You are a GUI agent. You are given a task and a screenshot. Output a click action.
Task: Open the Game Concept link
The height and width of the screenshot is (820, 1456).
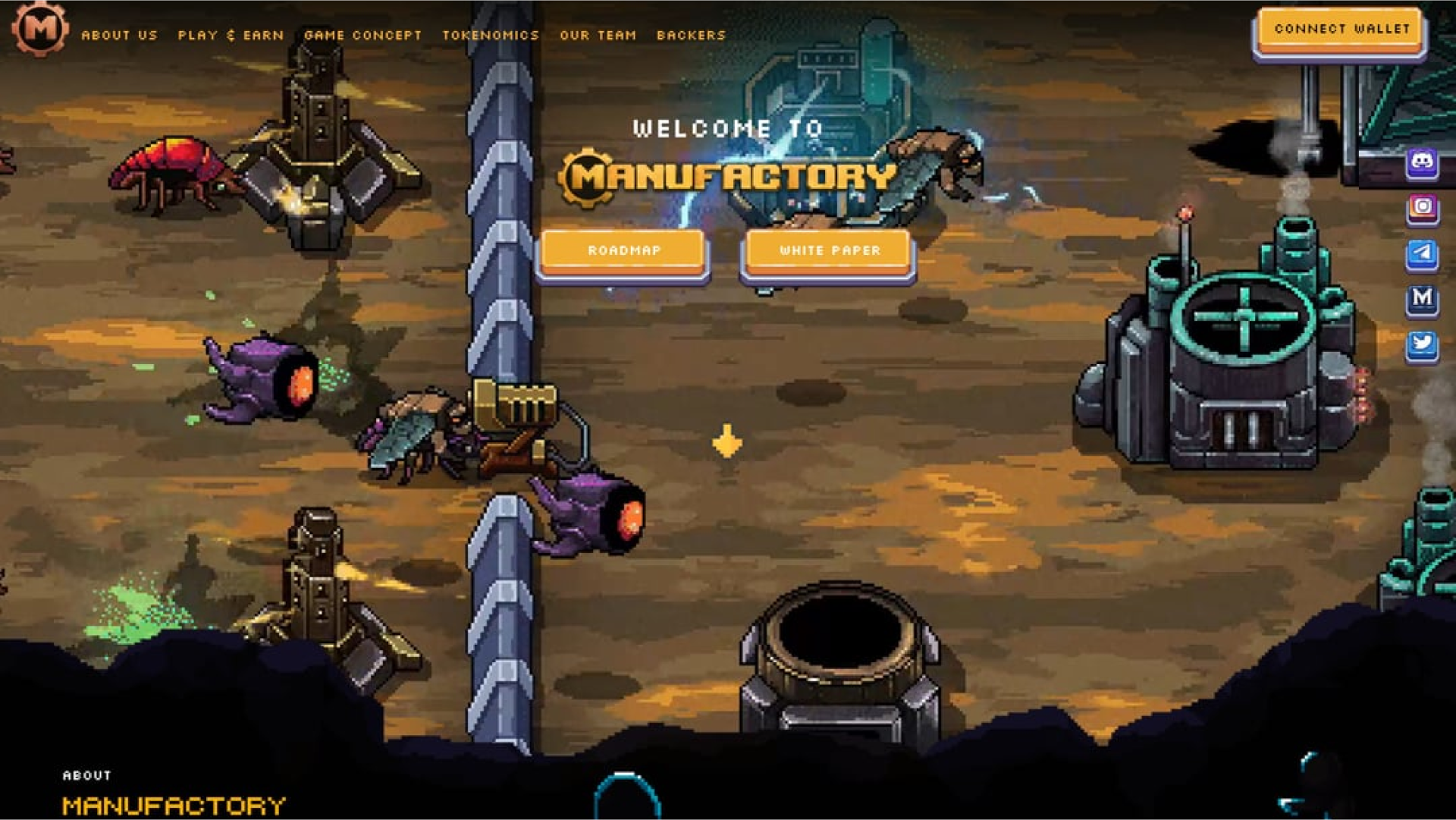[362, 35]
